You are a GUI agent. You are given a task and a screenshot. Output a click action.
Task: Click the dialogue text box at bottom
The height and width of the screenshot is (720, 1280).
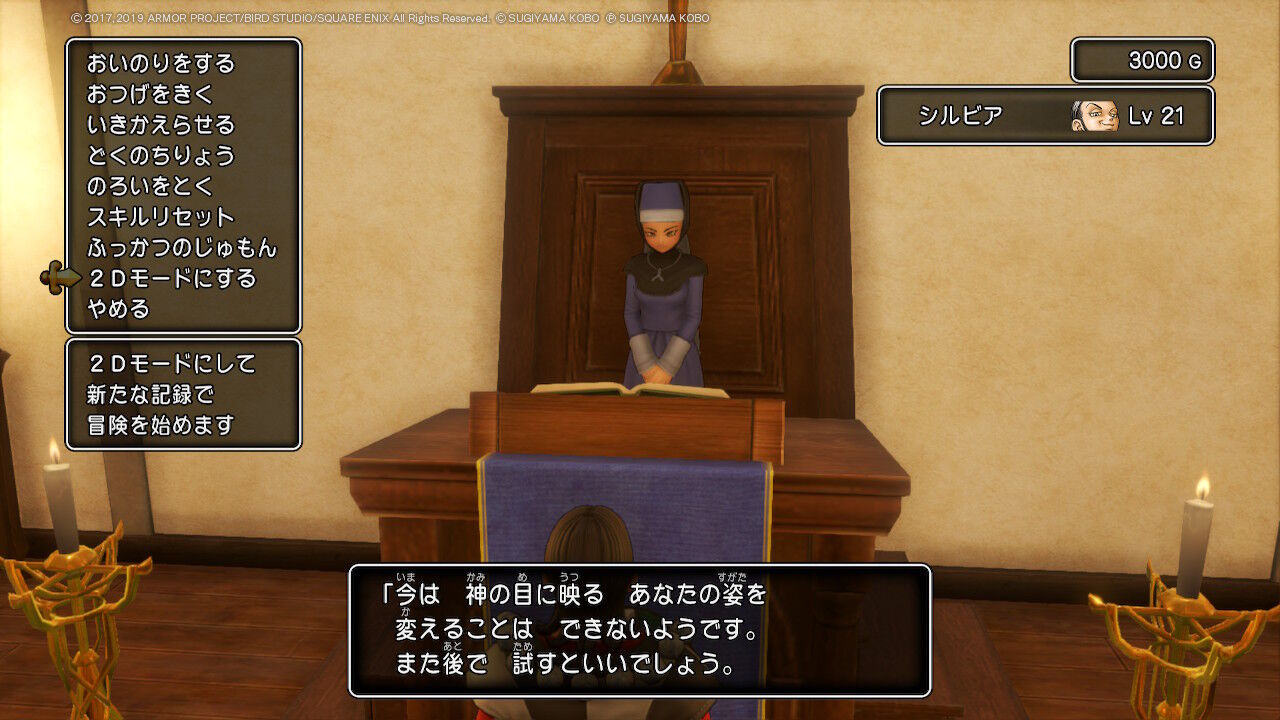pos(640,630)
